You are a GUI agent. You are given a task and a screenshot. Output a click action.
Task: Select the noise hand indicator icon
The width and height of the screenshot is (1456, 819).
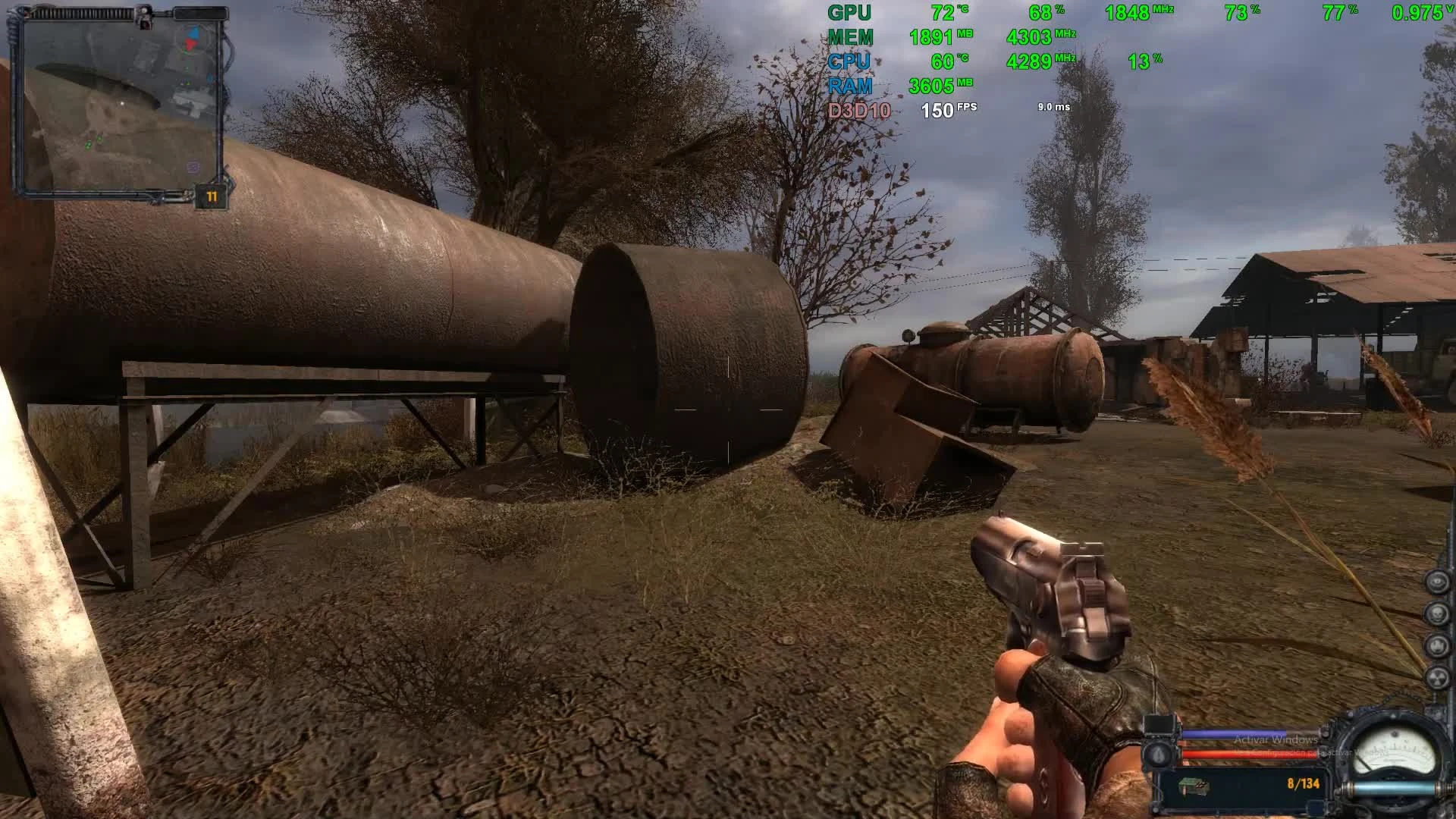pos(1438,645)
